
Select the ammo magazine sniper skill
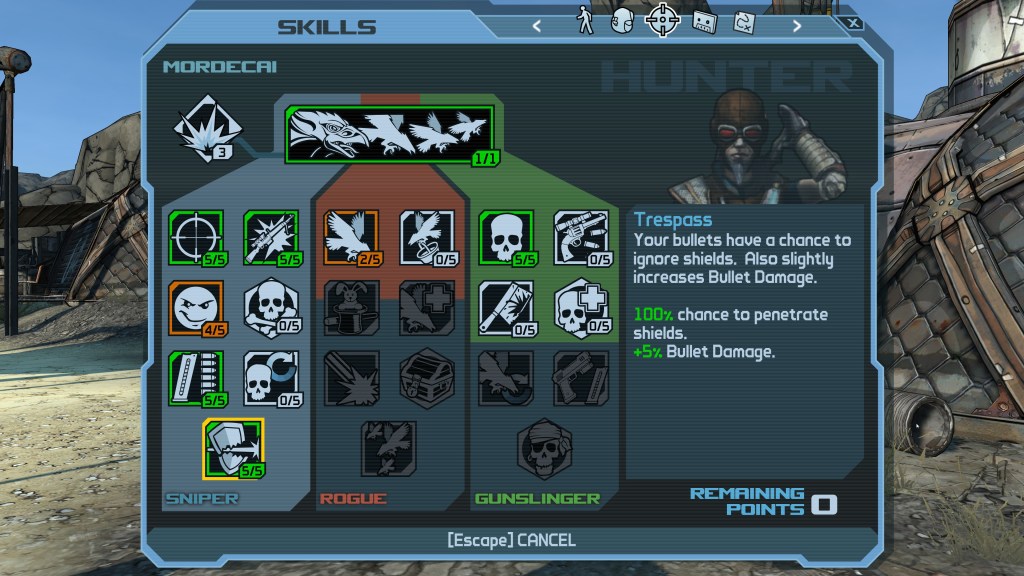194,377
